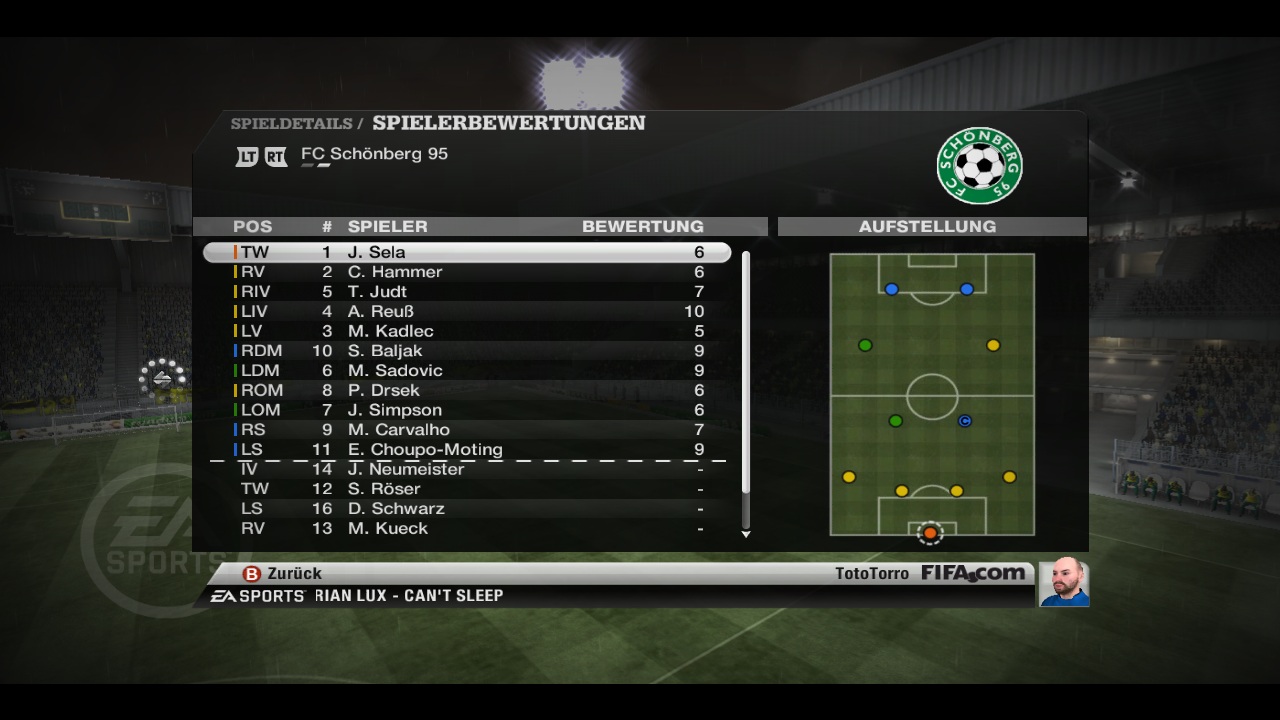Image resolution: width=1280 pixels, height=720 pixels.
Task: Choose M. Carvalho striker row
Action: (466, 430)
